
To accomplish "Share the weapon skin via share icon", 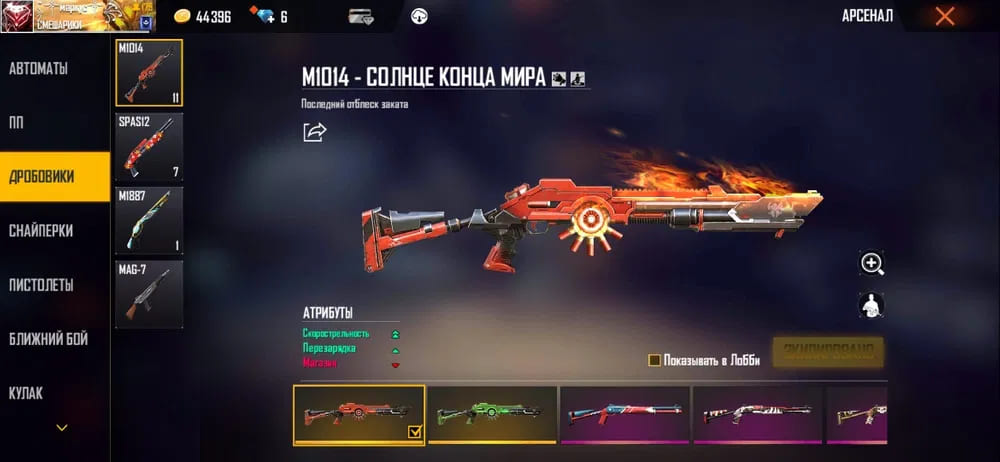I will click(x=314, y=132).
